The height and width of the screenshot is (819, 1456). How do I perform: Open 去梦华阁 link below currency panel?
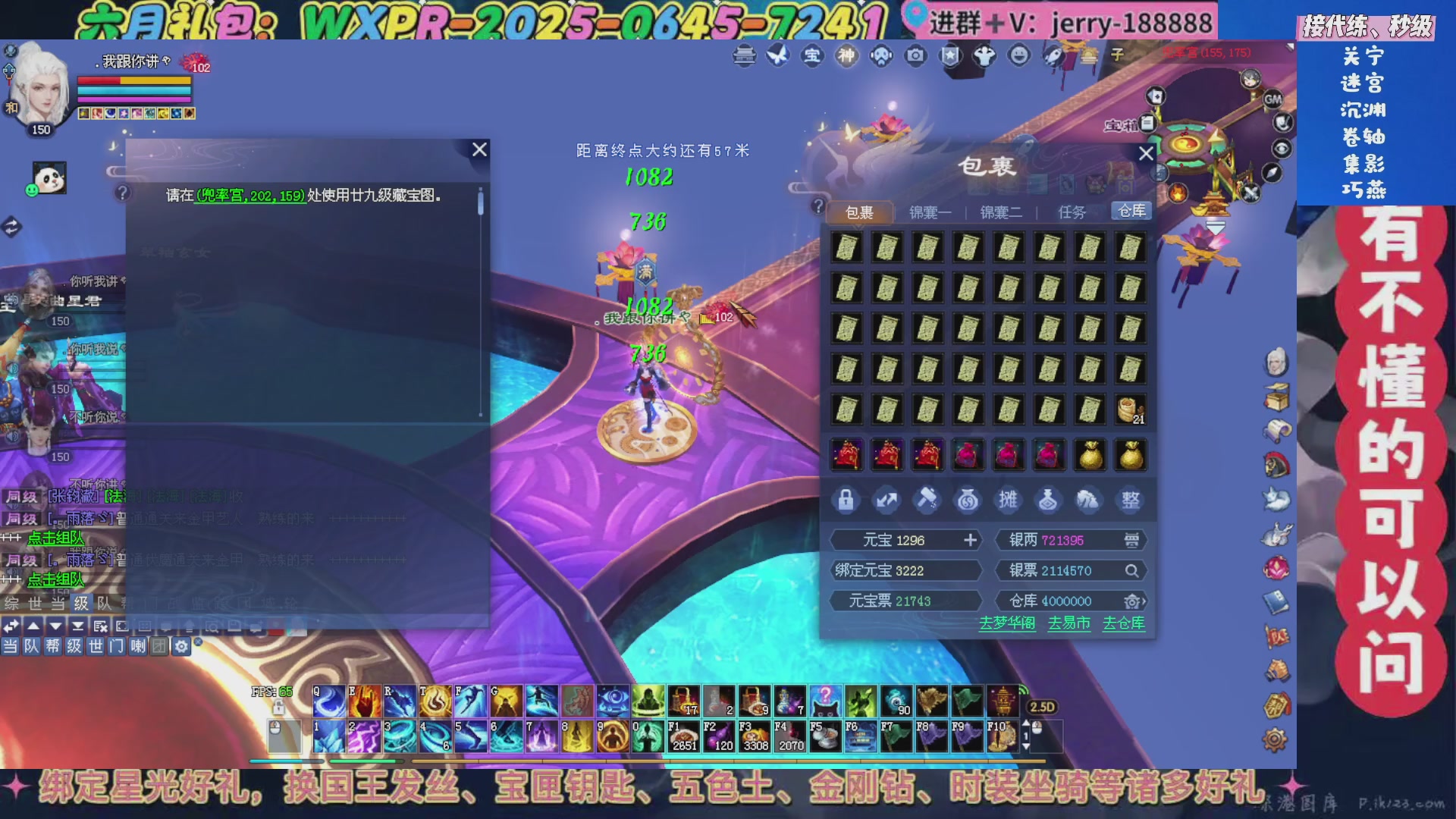click(x=1006, y=623)
